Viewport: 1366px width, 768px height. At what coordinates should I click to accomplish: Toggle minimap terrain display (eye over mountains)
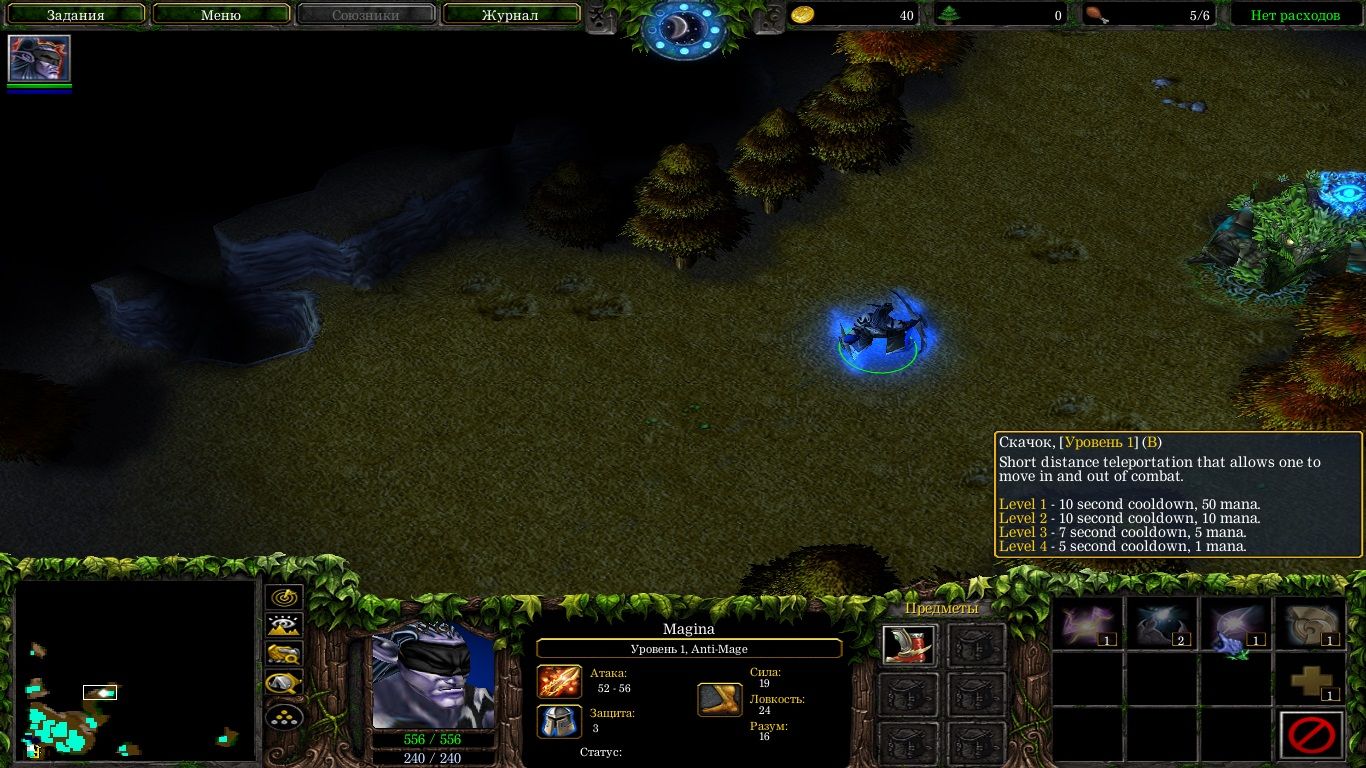pos(285,626)
